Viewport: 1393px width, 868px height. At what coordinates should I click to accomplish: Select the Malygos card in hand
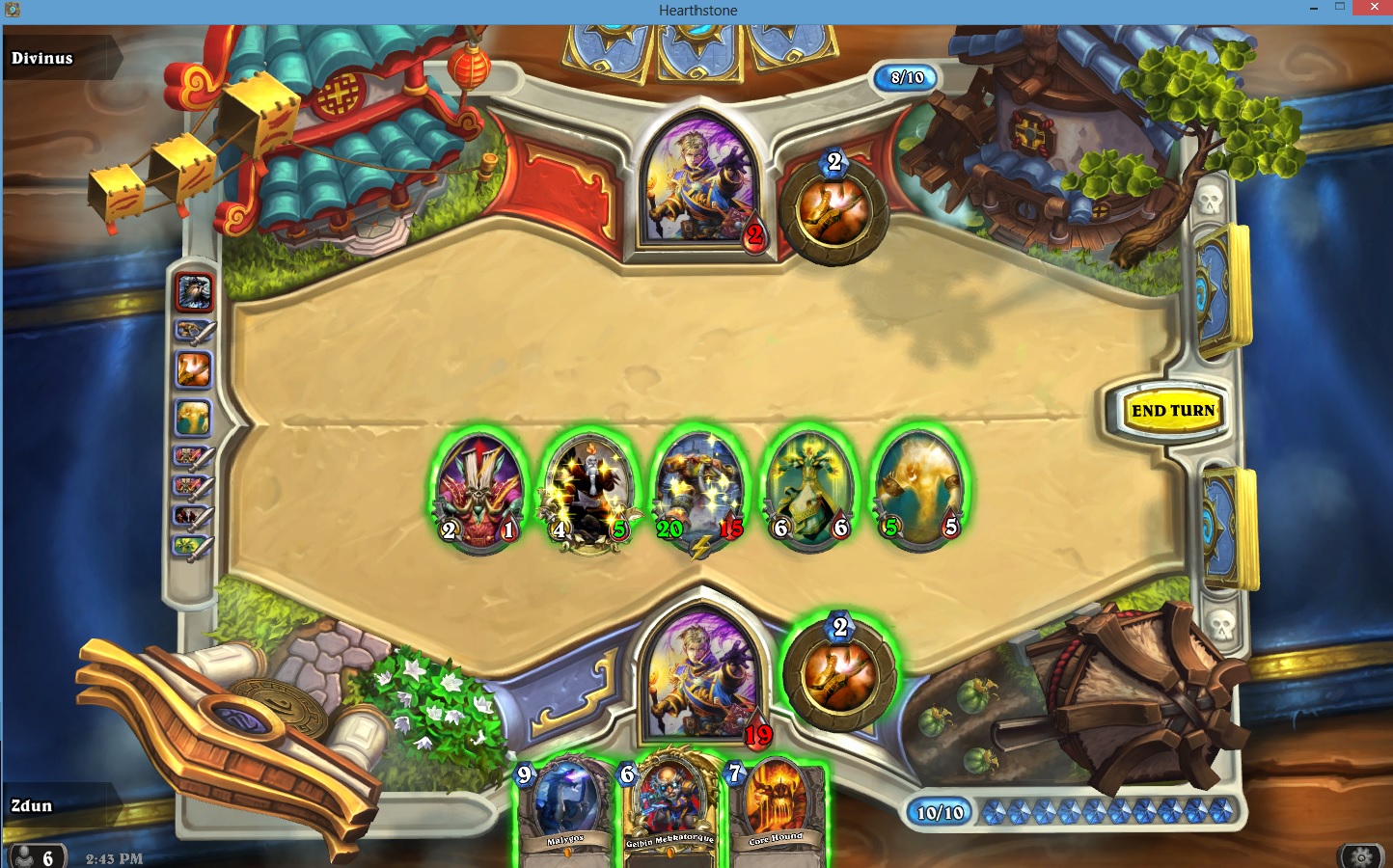point(565,812)
